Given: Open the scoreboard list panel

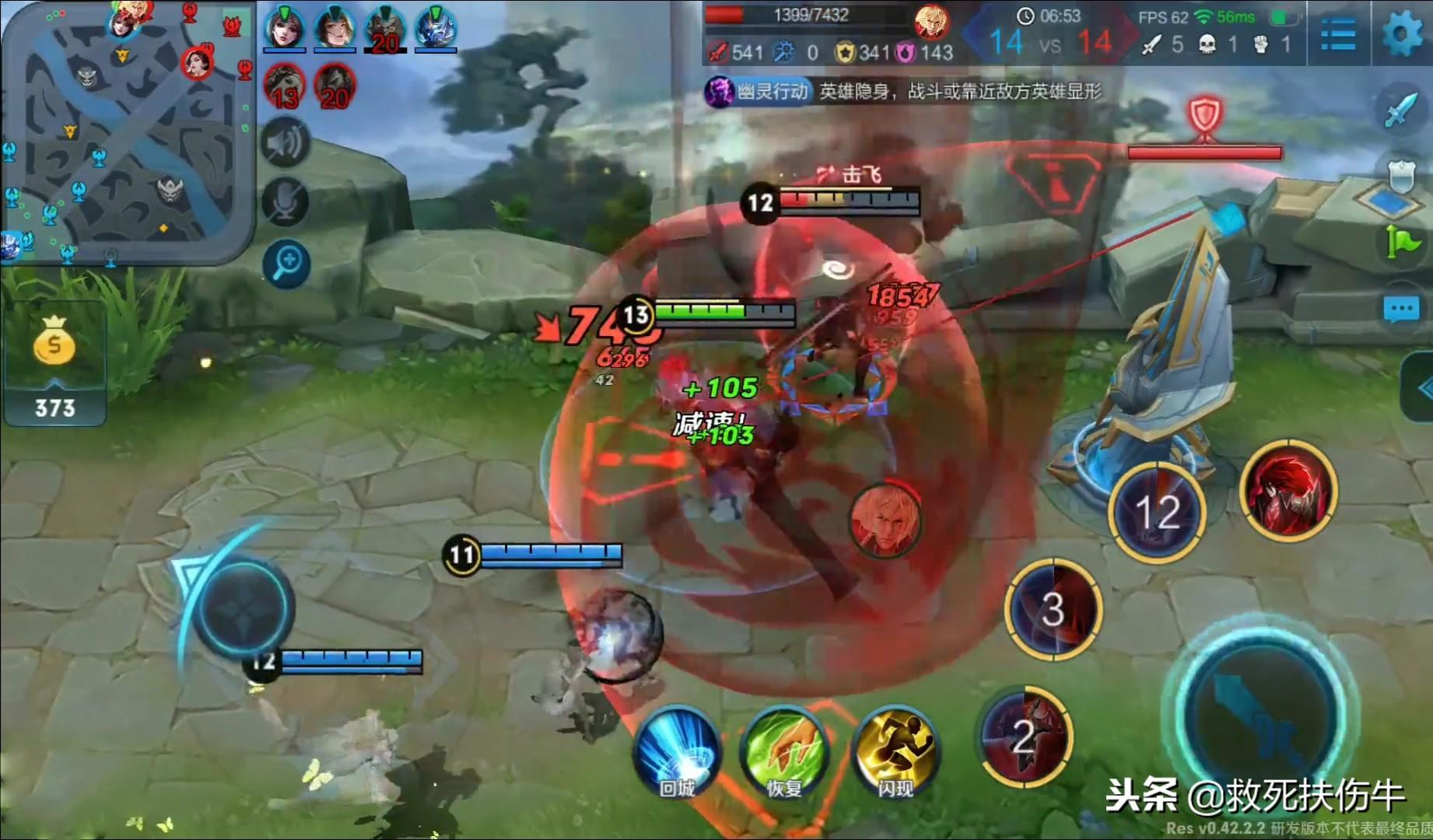Looking at the screenshot, I should pyautogui.click(x=1338, y=34).
